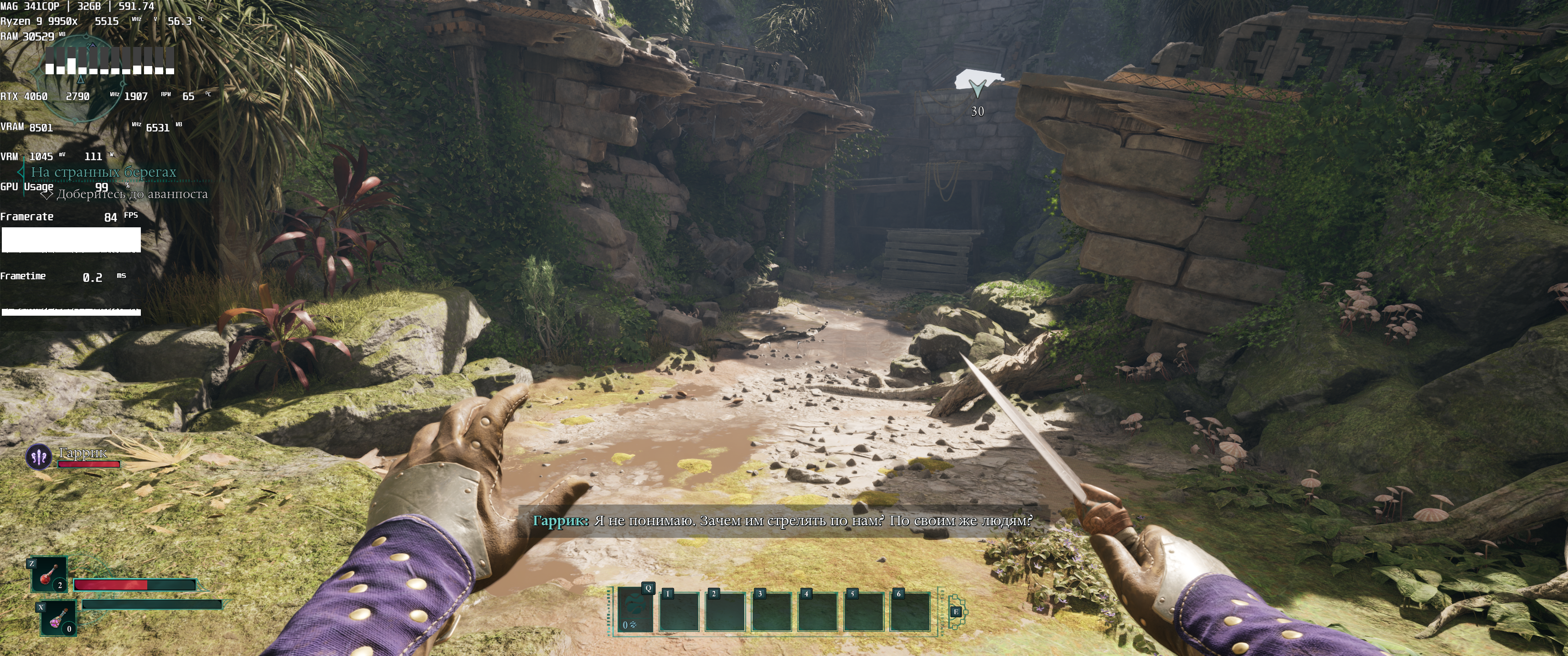The image size is (1568, 656).
Task: Click the white objective waypoint marker
Action: pyautogui.click(x=977, y=84)
